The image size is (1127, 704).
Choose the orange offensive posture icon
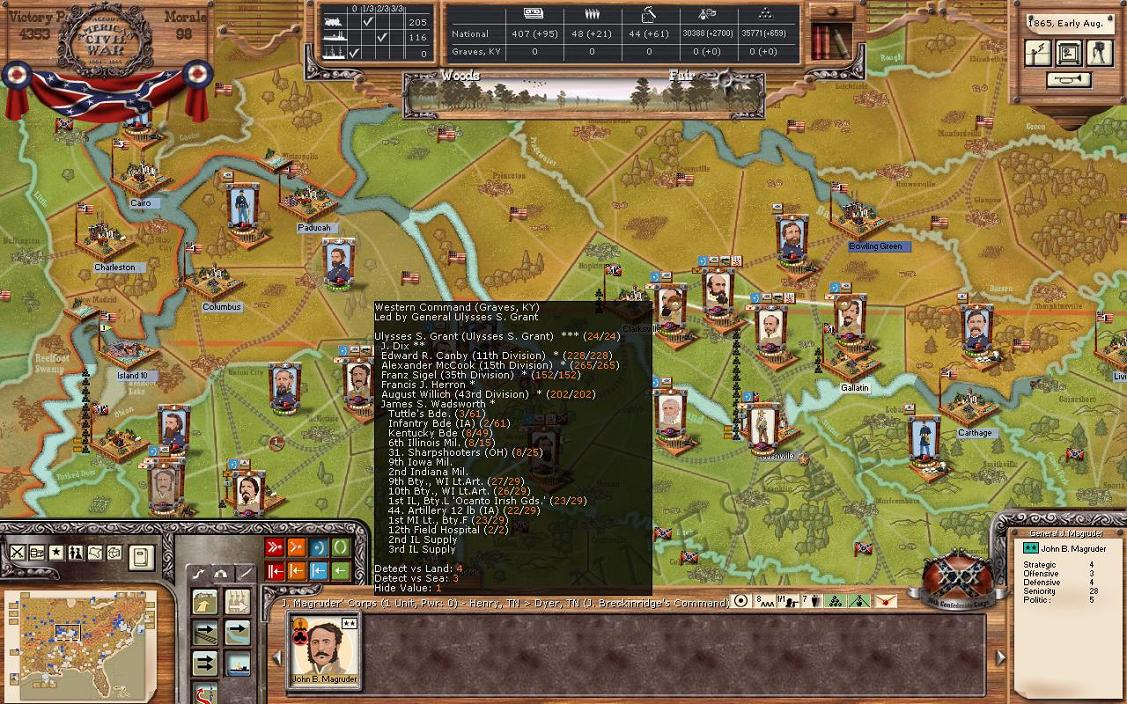click(297, 548)
